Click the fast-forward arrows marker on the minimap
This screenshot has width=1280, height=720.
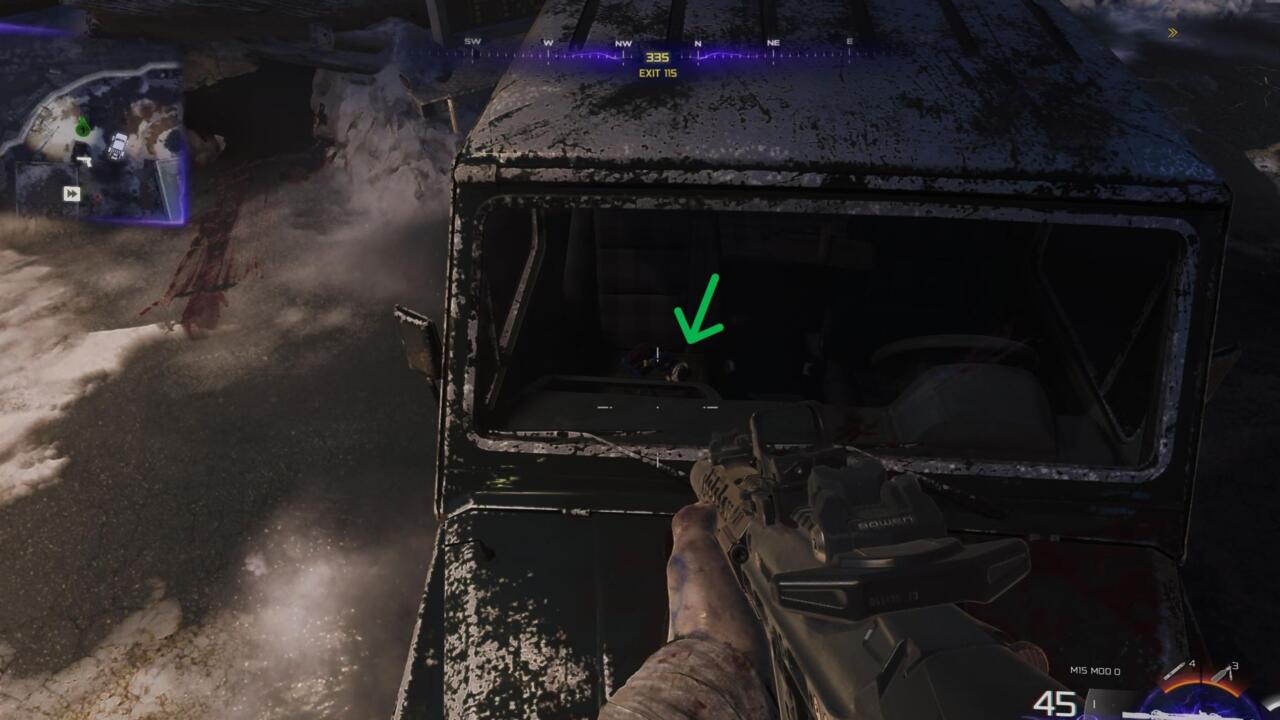(71, 193)
